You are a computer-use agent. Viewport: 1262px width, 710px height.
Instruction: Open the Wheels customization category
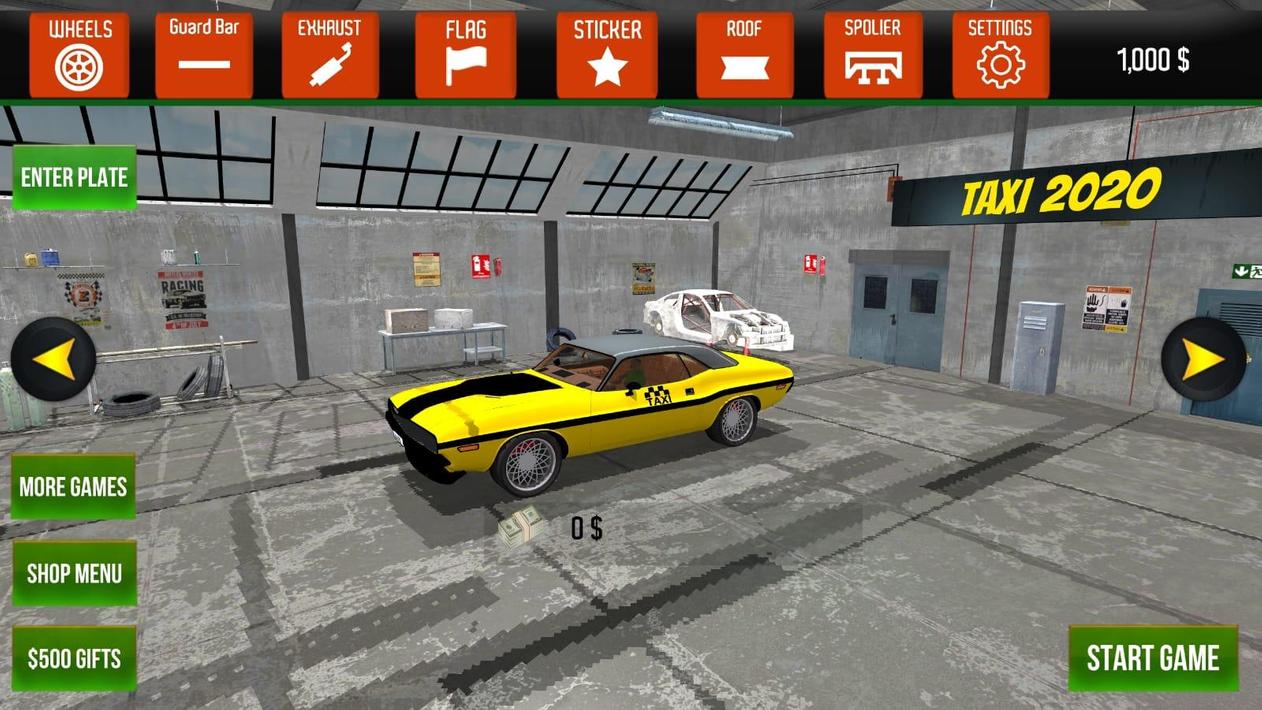click(x=79, y=55)
